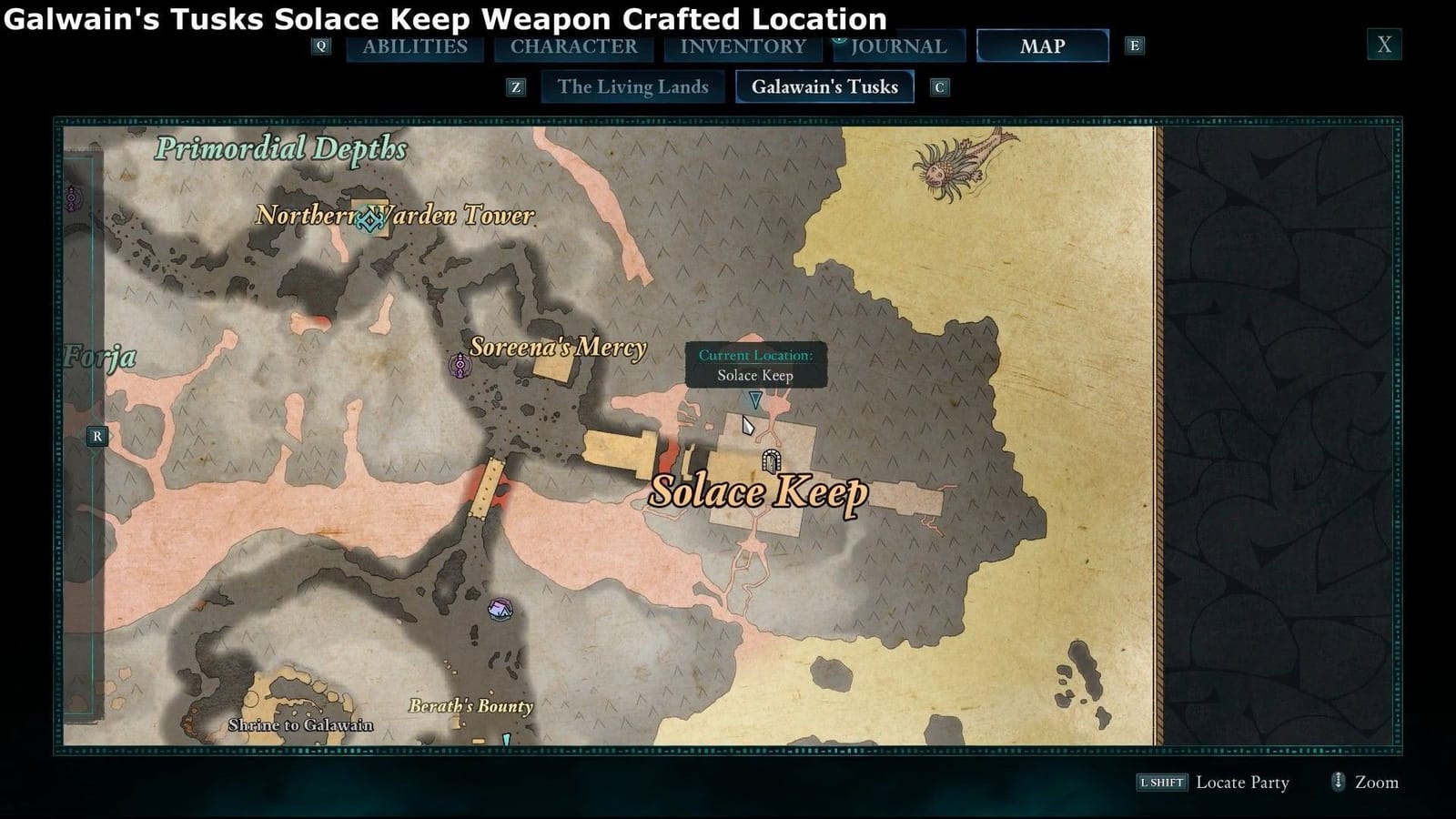Click the Z key hint beside The Living Lands
The width and height of the screenshot is (1456, 819).
518,87
